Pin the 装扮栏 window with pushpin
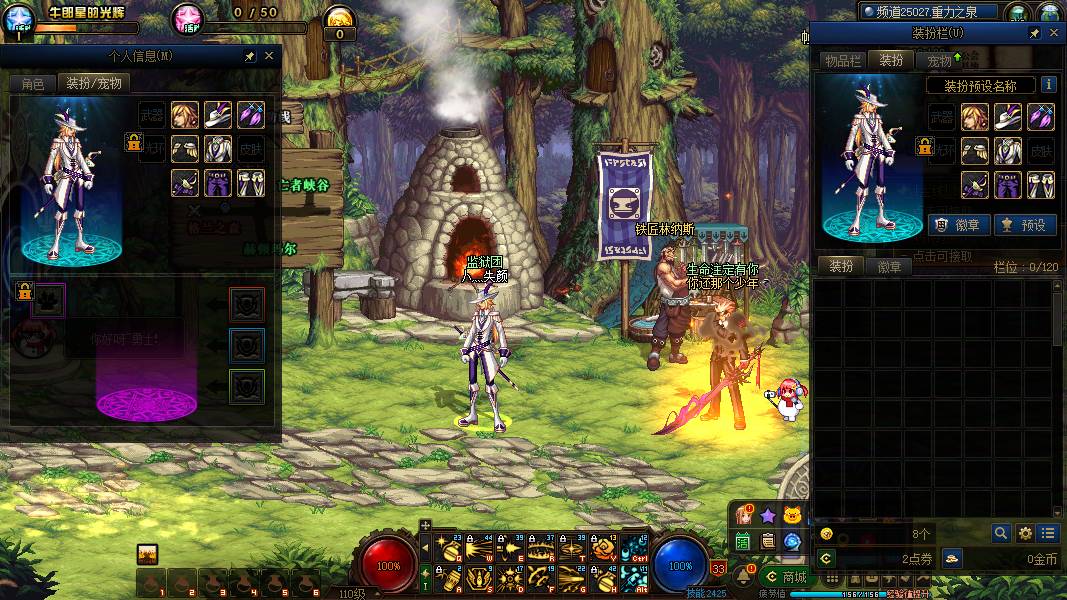Image resolution: width=1067 pixels, height=600 pixels. tap(1035, 33)
